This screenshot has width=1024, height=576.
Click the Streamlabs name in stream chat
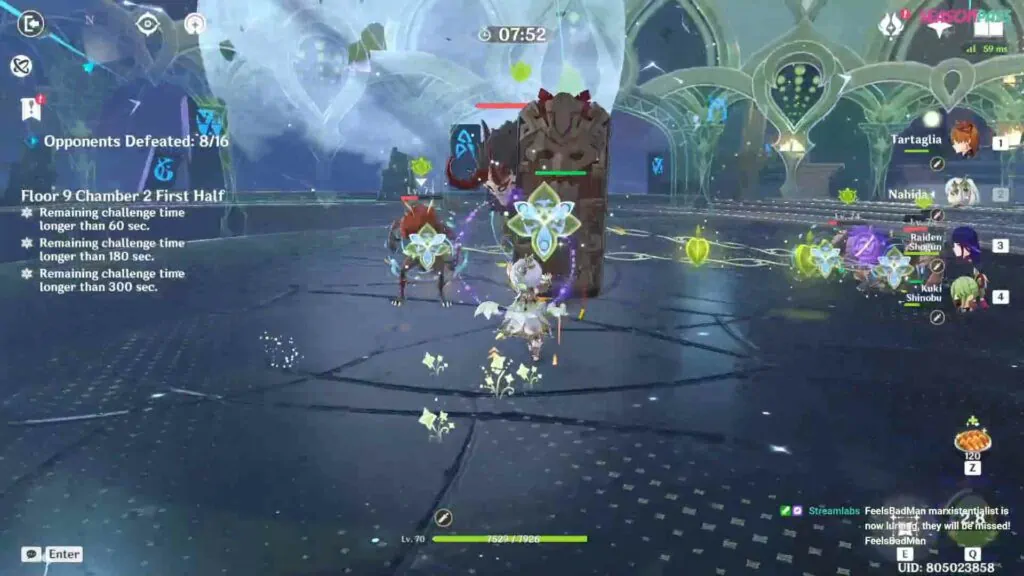click(x=833, y=511)
